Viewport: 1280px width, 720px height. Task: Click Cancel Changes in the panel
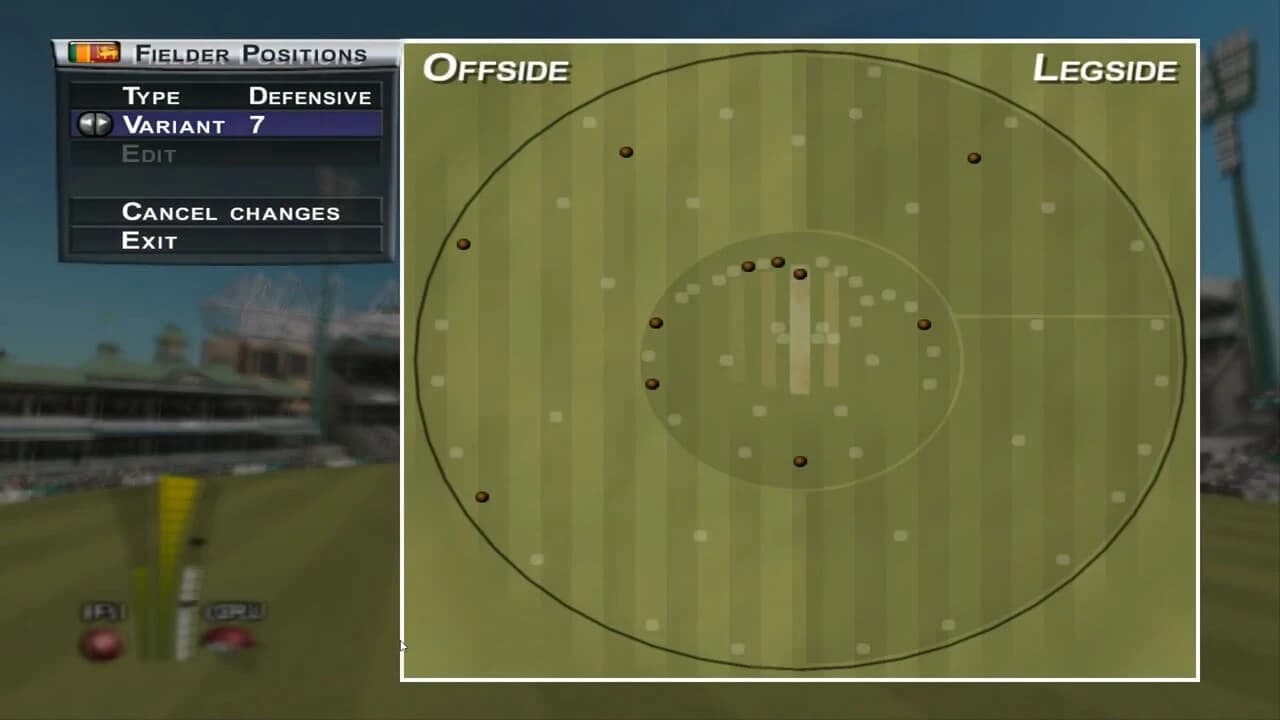pos(230,212)
